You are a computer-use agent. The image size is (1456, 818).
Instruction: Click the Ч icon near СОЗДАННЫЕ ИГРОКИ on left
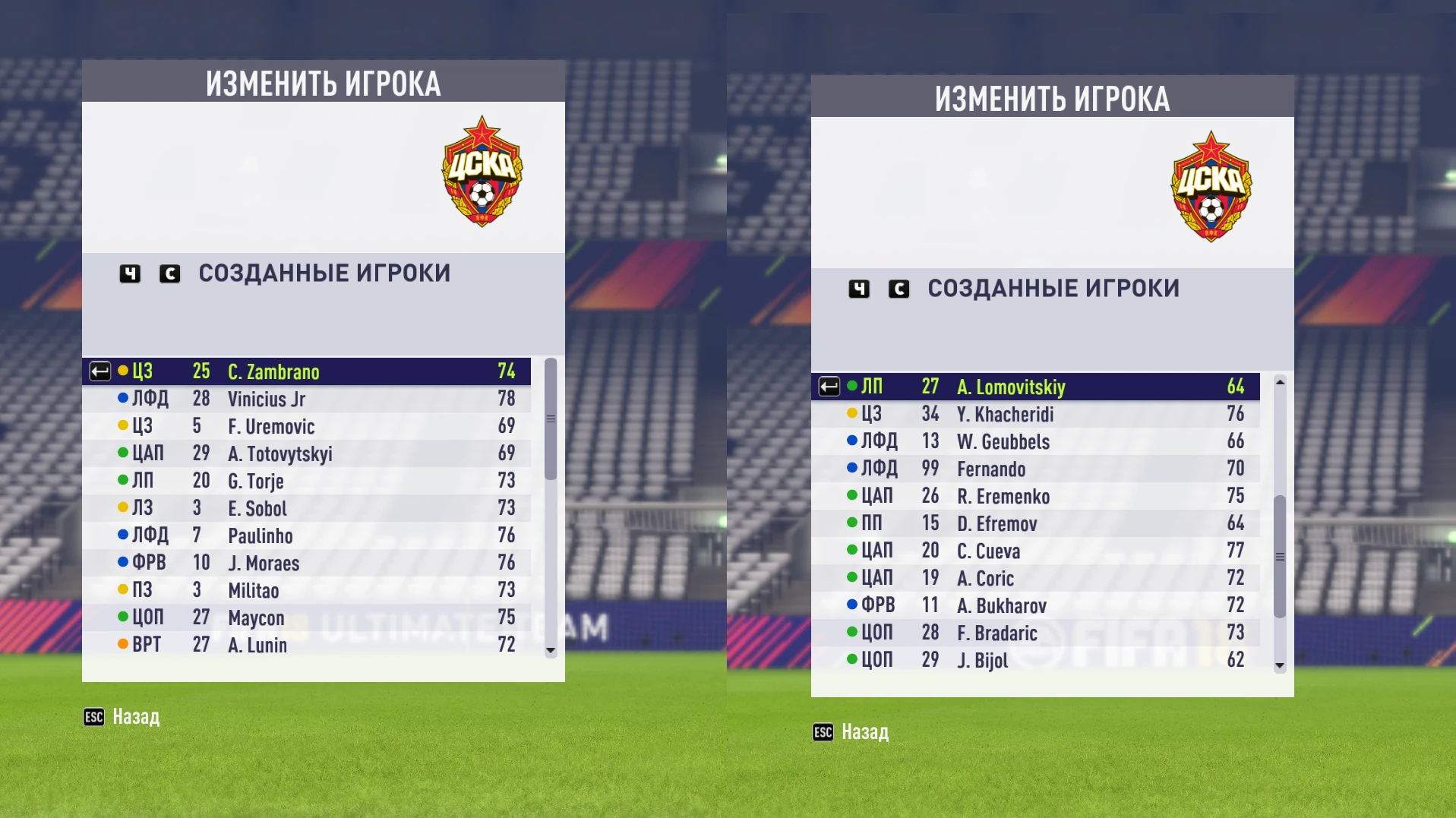coord(129,274)
